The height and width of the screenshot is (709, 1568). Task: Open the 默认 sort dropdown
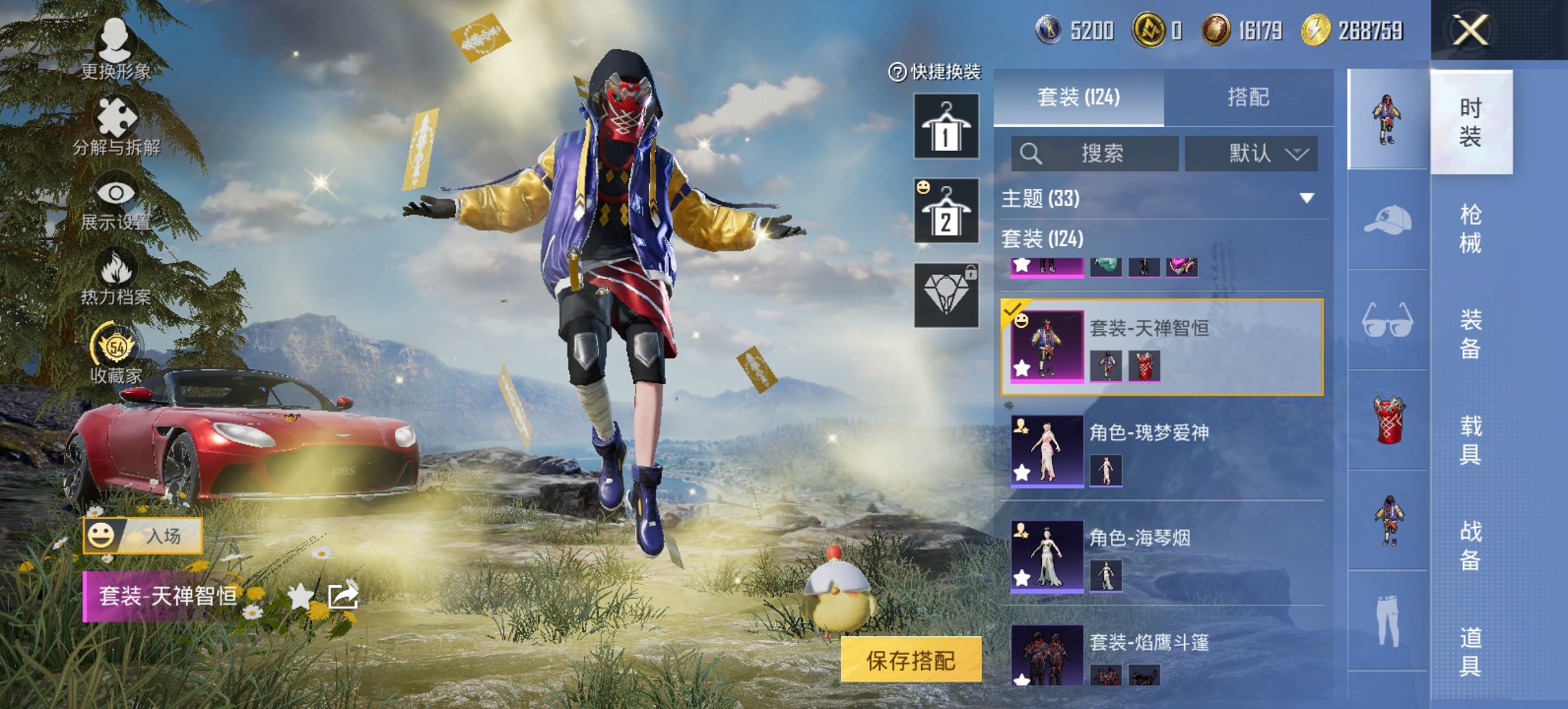pos(1250,153)
